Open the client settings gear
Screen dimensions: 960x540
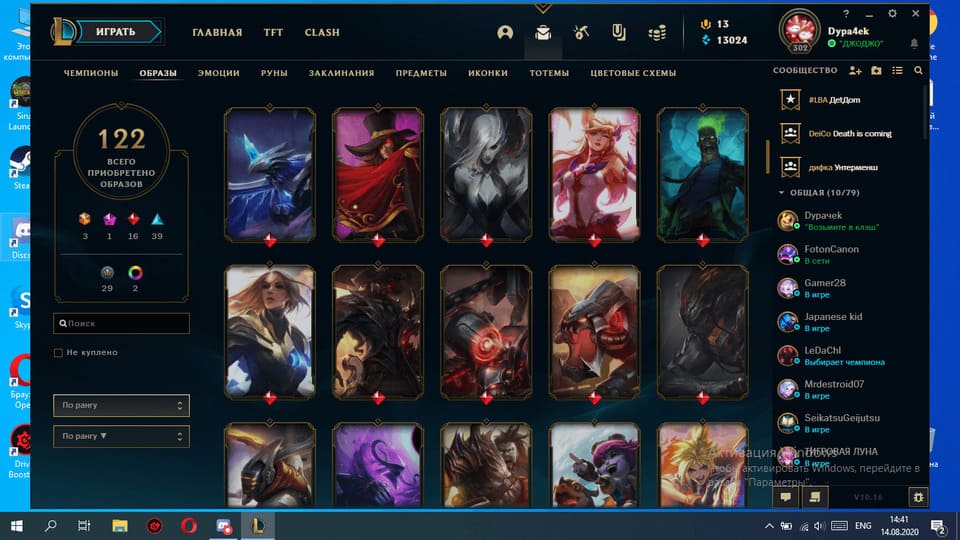pos(892,15)
